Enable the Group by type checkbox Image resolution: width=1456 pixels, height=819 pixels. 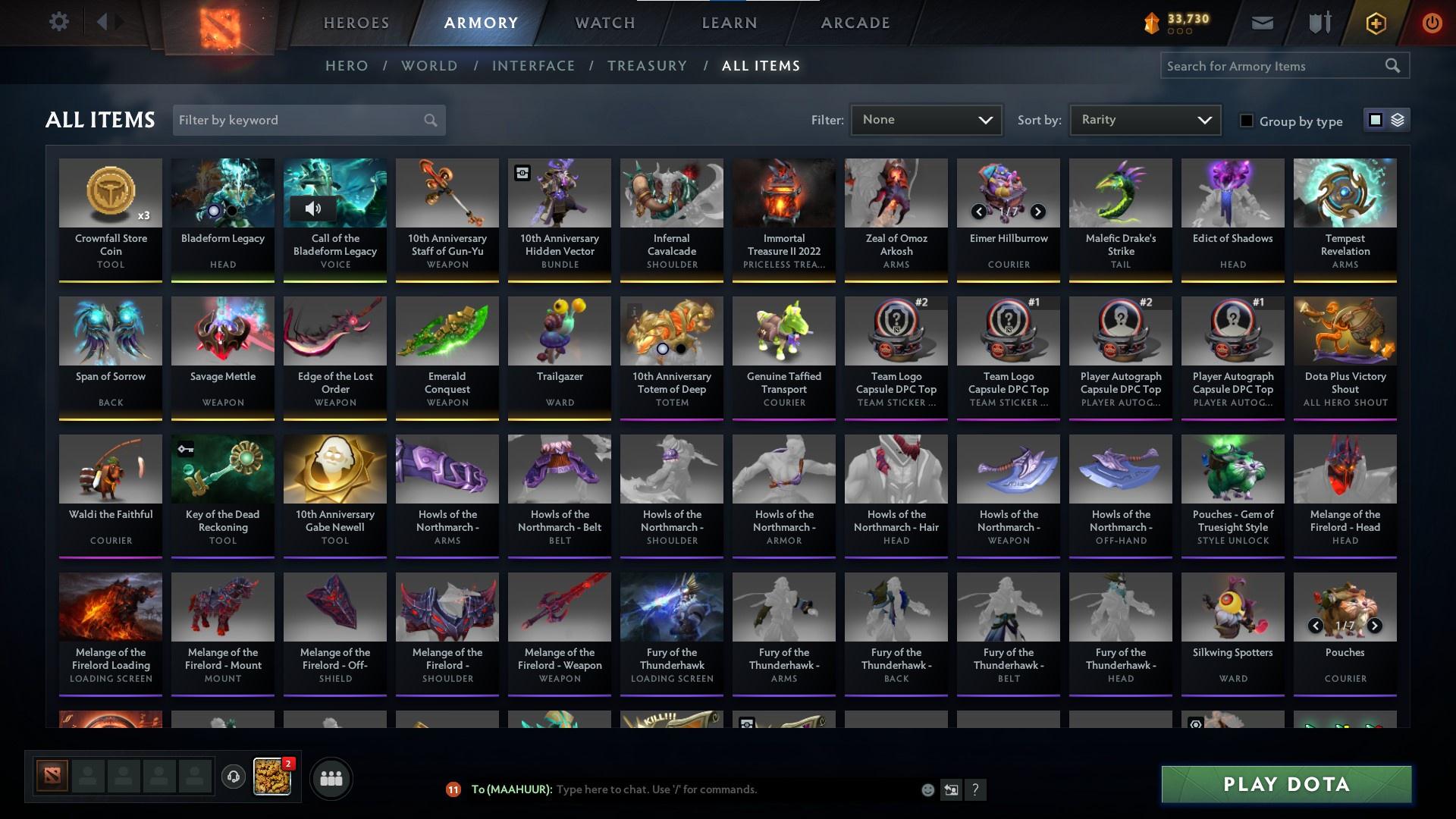(1247, 120)
